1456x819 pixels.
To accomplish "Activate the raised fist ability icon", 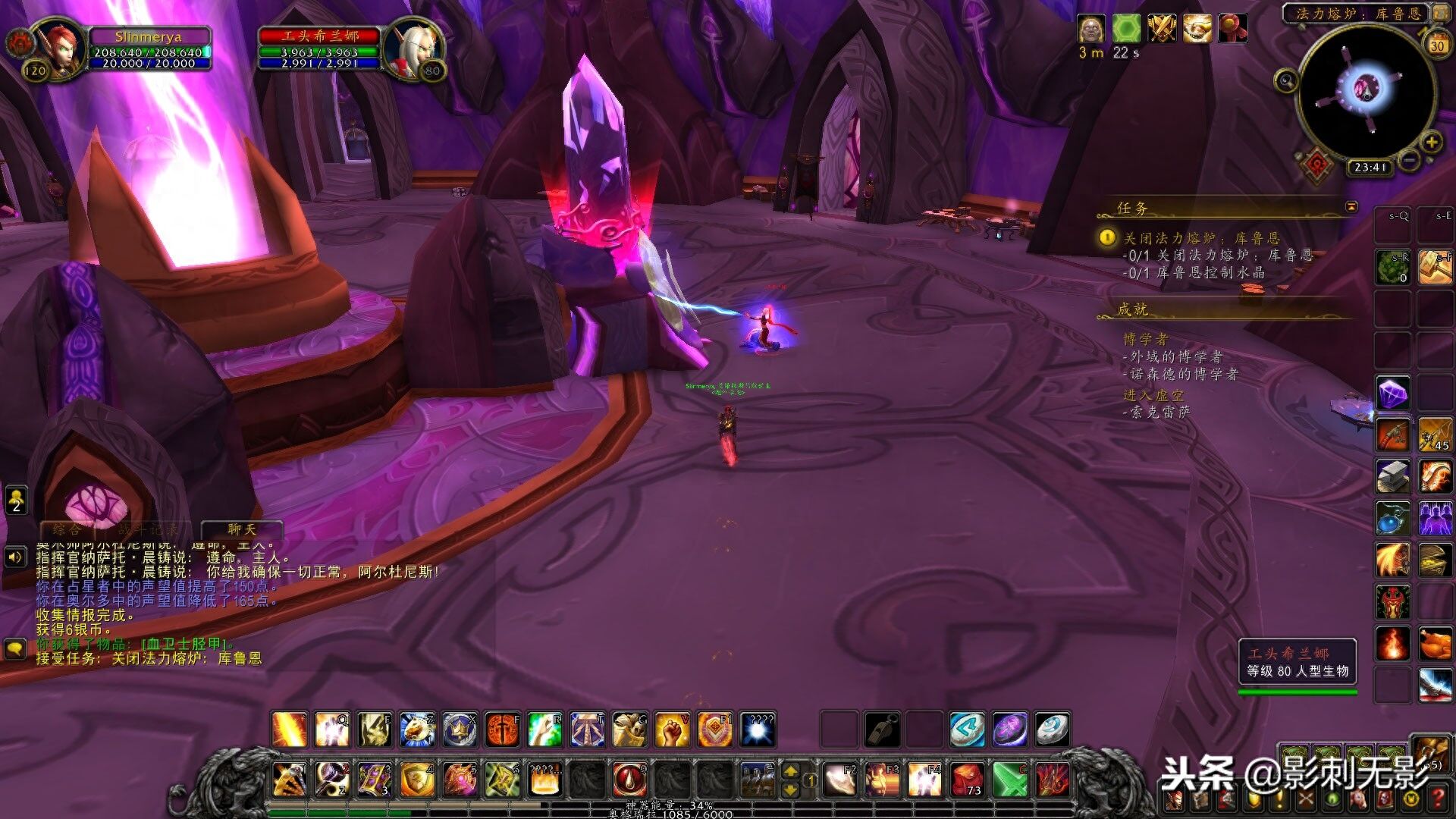I will 672,730.
